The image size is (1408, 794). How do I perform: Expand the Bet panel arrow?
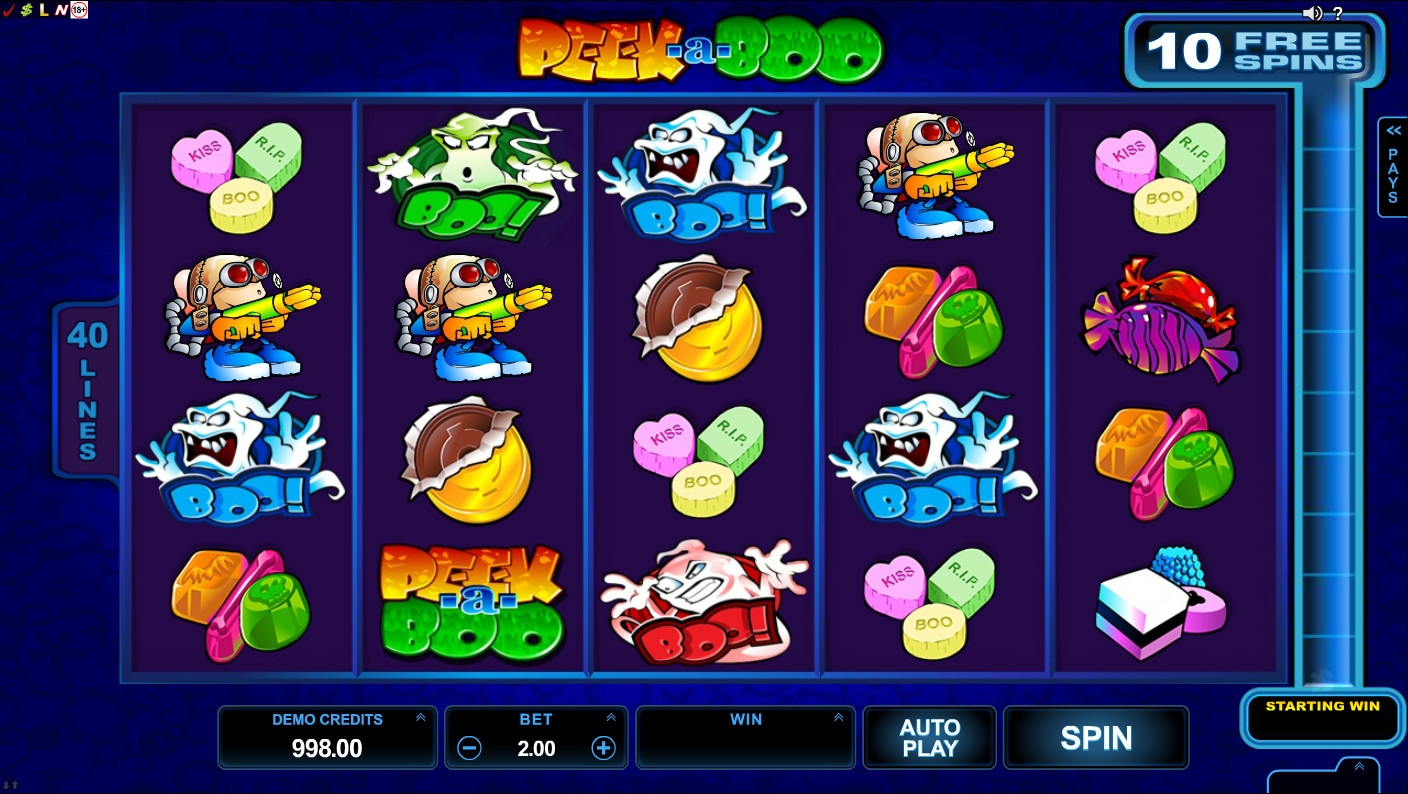(610, 718)
